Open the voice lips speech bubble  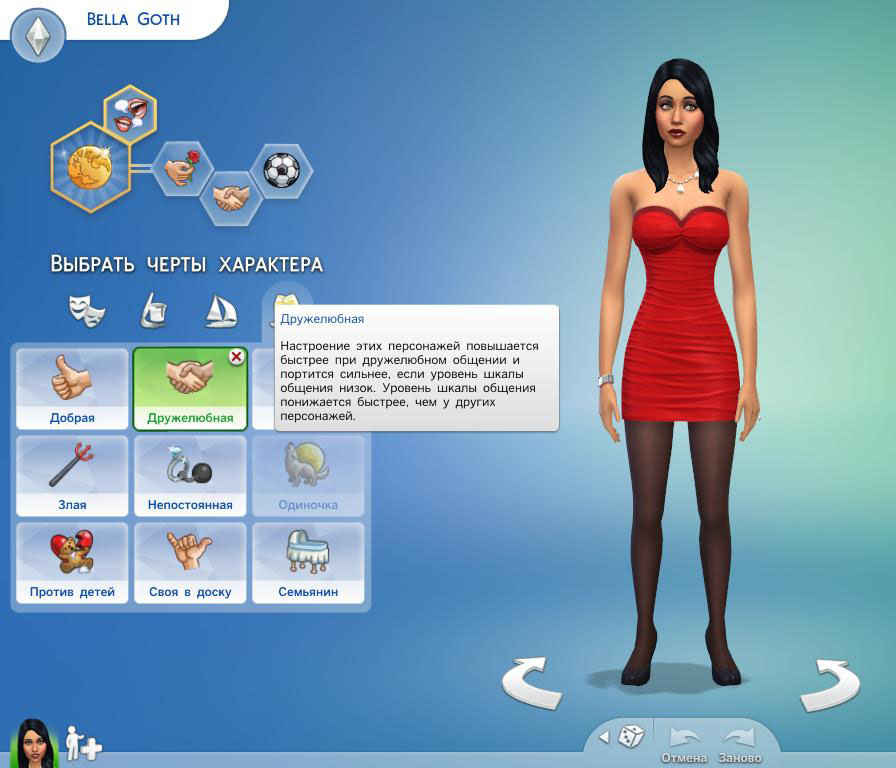coord(132,112)
